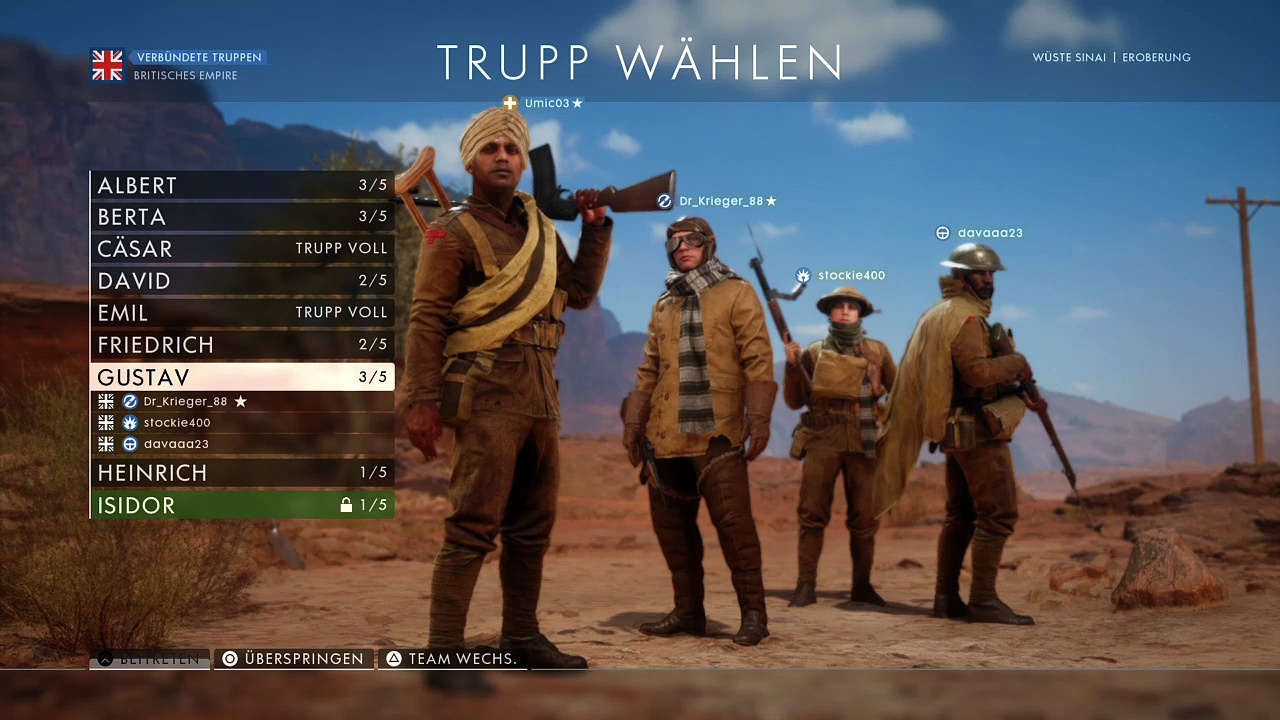Pick the full Cäsar squad entry
The height and width of the screenshot is (720, 1280).
coord(242,249)
